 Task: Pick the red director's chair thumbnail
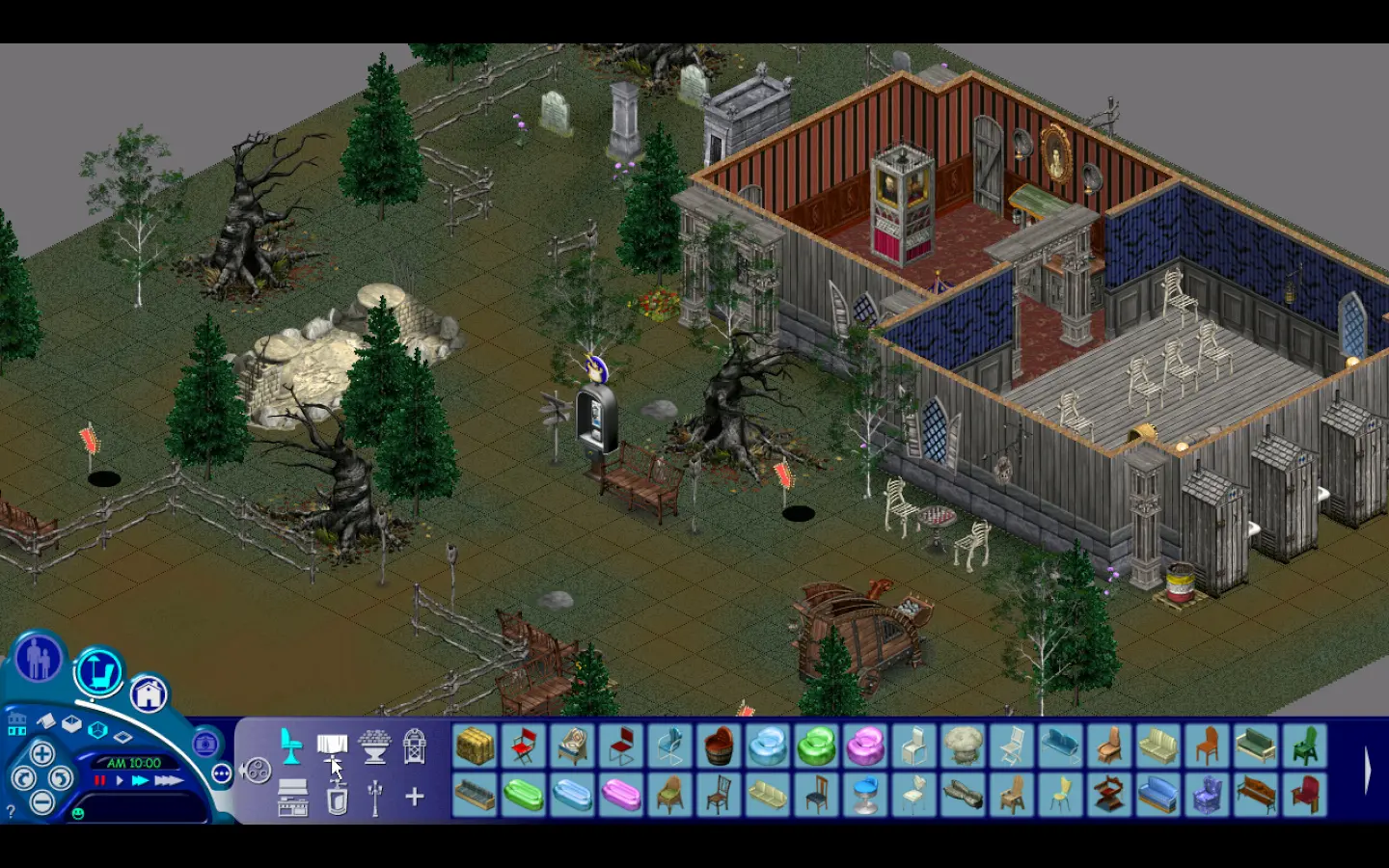click(524, 746)
